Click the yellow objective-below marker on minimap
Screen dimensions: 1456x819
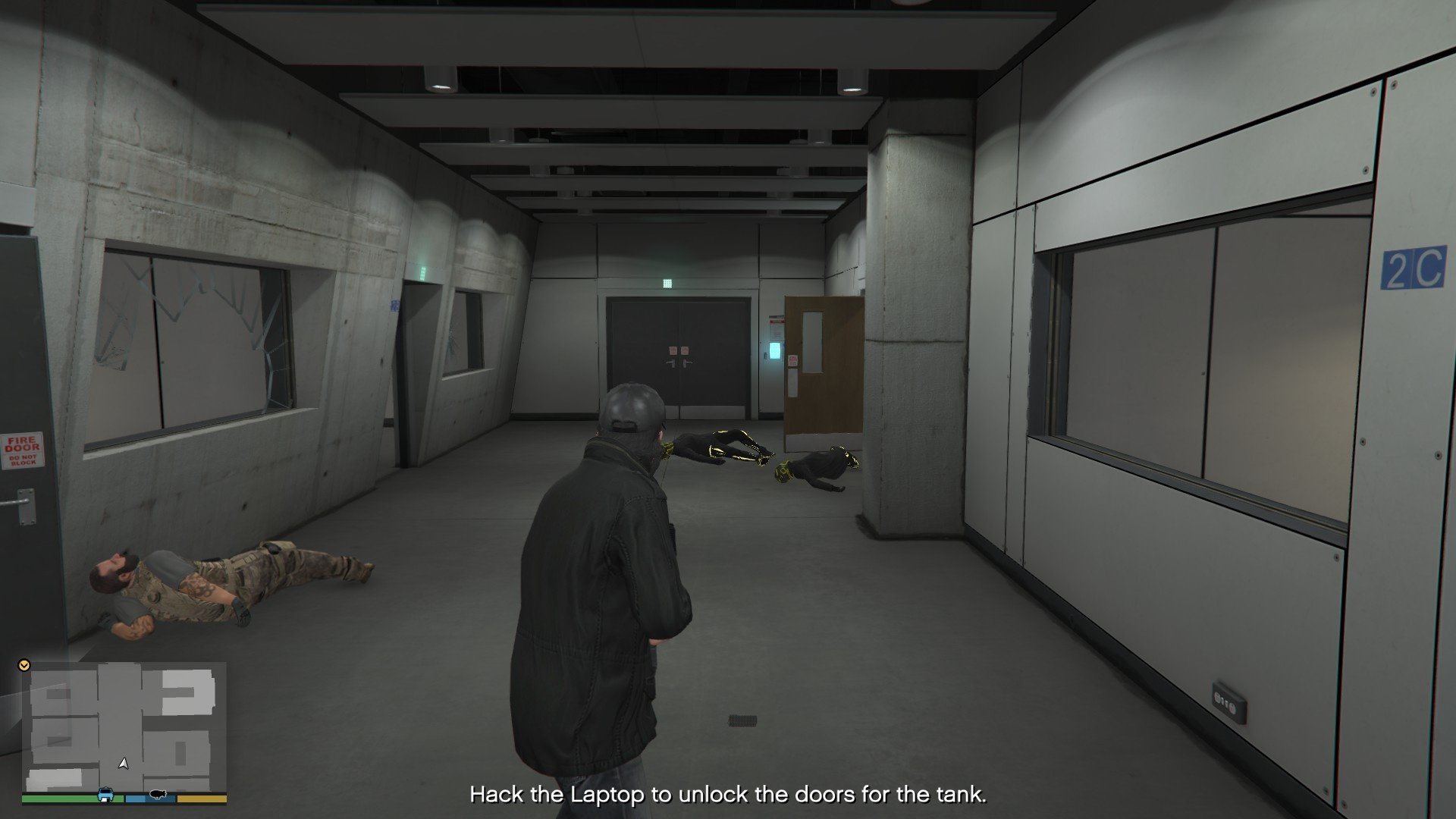pyautogui.click(x=24, y=665)
